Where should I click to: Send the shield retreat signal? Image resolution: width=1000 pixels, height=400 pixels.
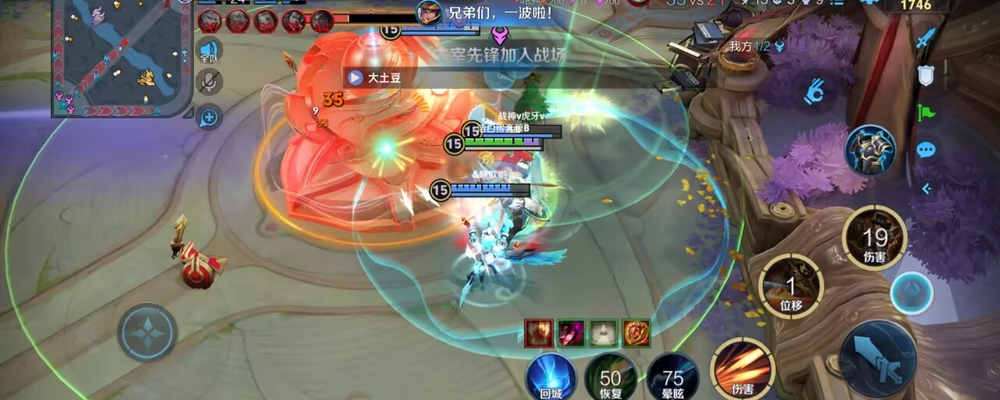[x=926, y=75]
